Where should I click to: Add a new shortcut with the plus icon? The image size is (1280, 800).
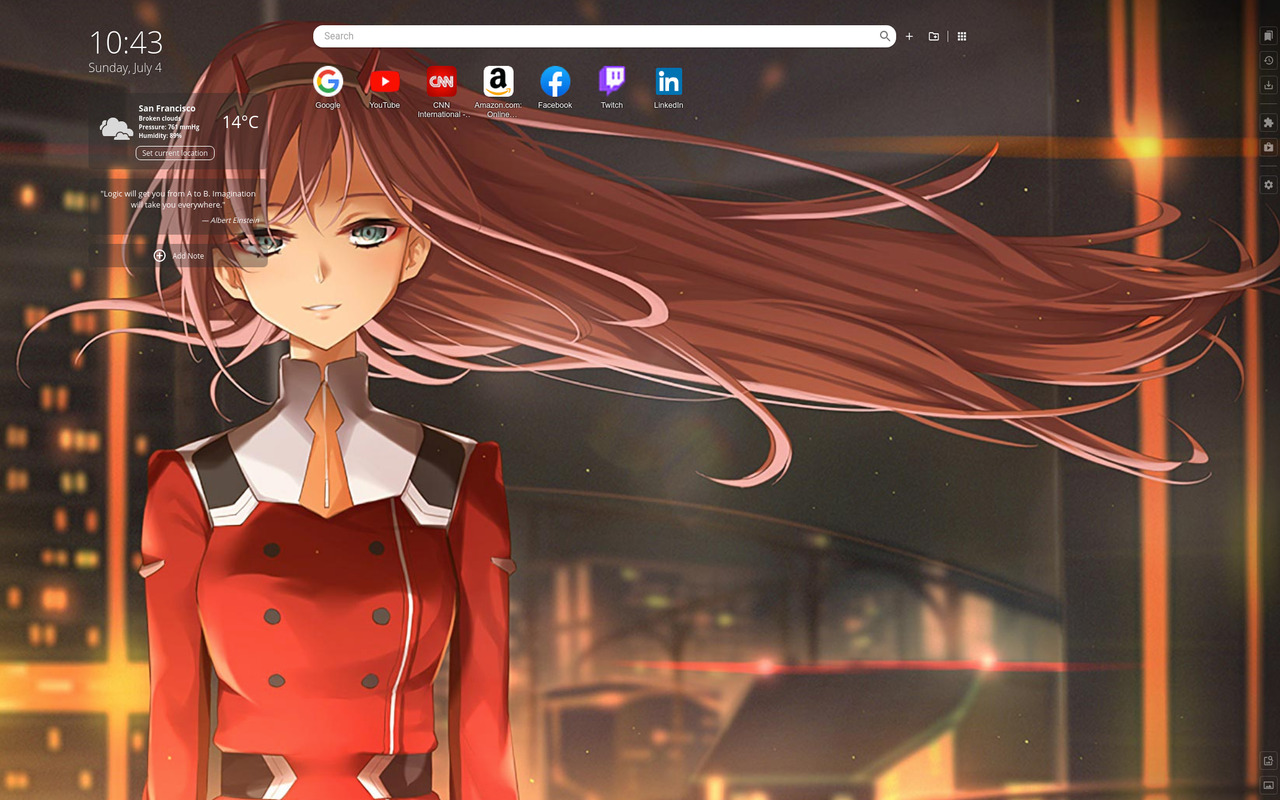click(909, 36)
